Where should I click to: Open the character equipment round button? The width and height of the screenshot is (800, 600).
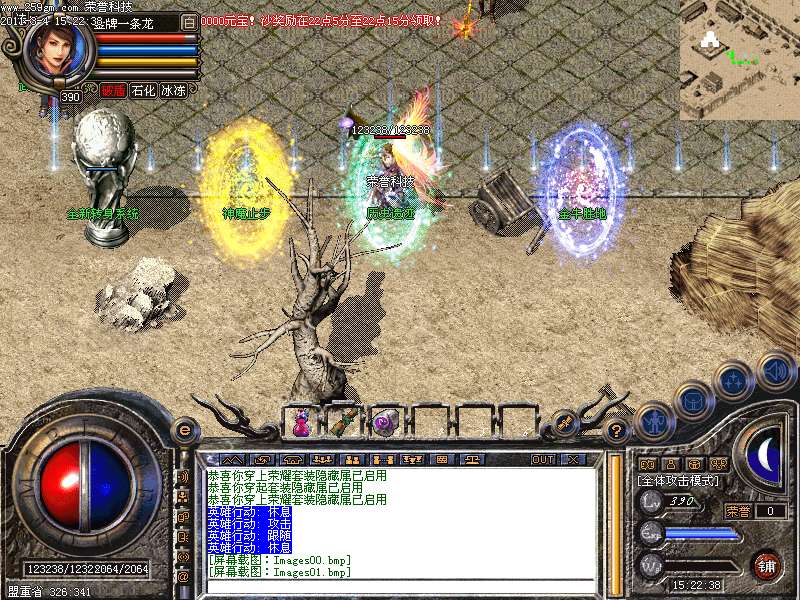click(x=652, y=421)
